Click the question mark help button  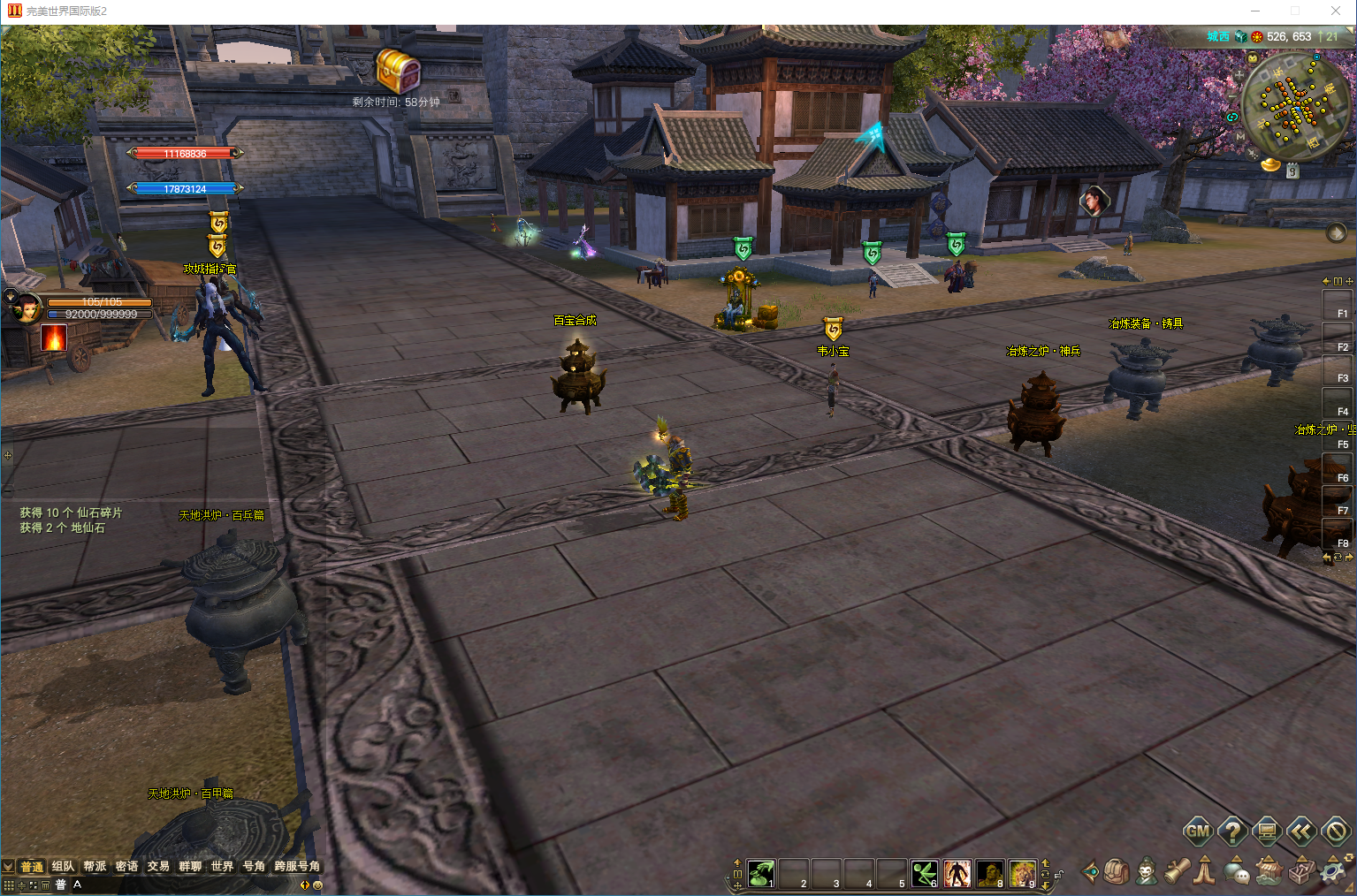tap(1232, 831)
